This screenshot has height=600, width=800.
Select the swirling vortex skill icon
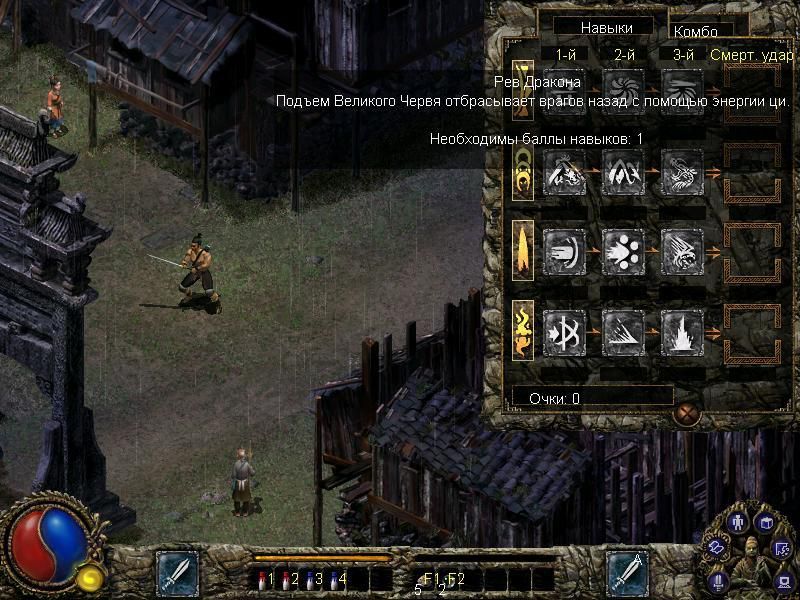(623, 88)
